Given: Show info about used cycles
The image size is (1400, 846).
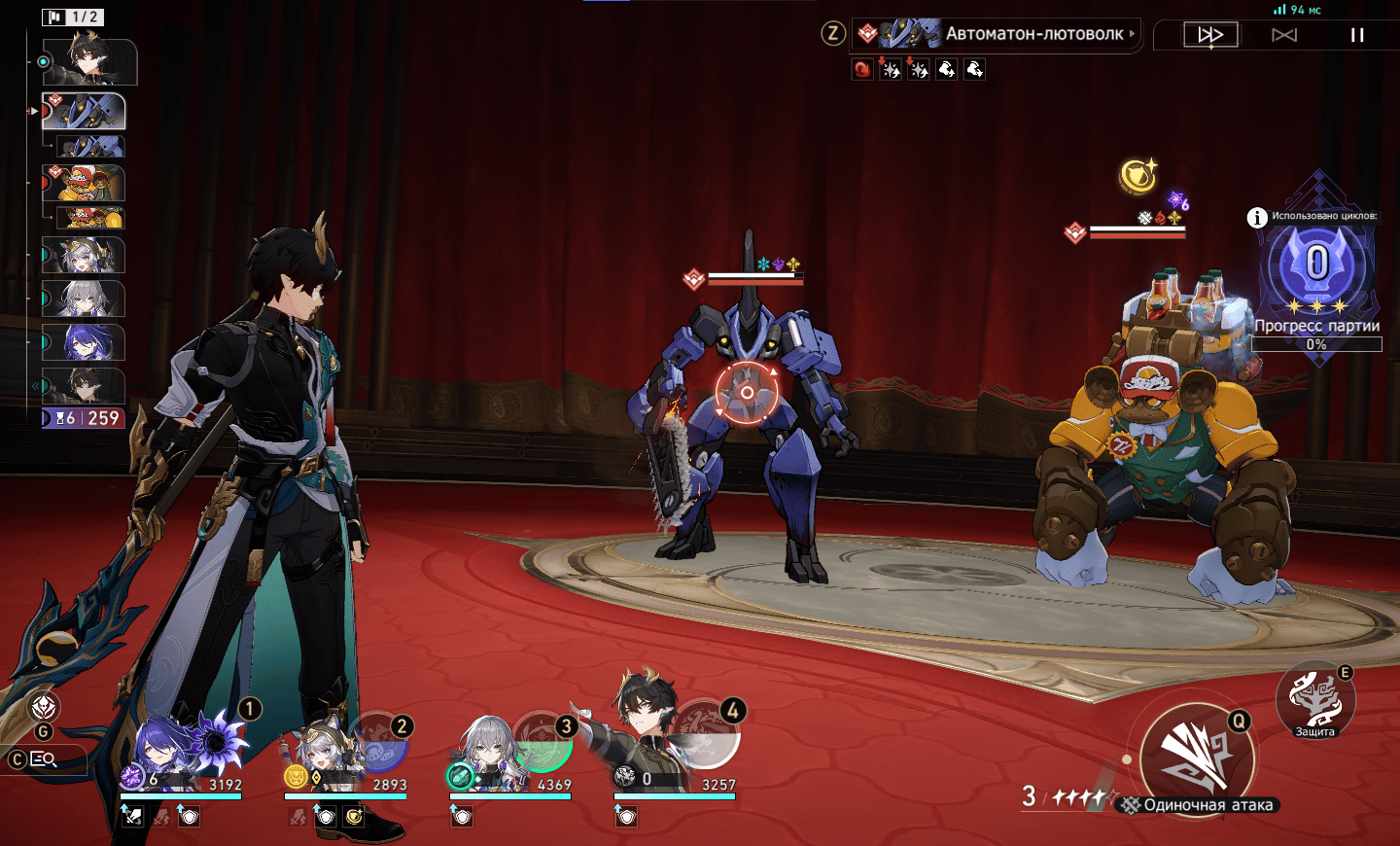Looking at the screenshot, I should pos(1257,217).
